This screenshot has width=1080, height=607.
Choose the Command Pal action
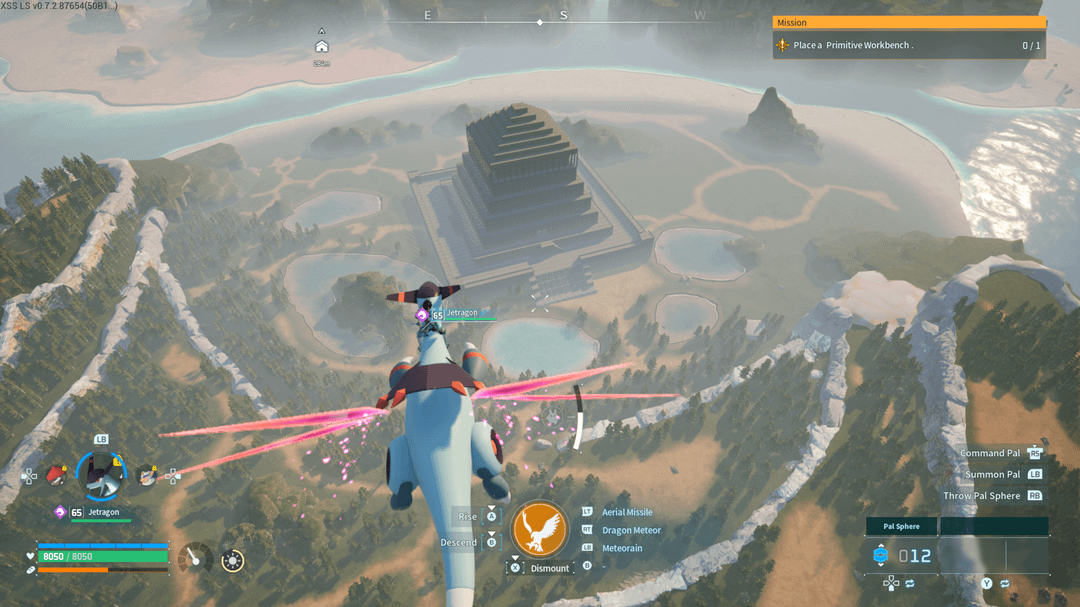click(990, 453)
